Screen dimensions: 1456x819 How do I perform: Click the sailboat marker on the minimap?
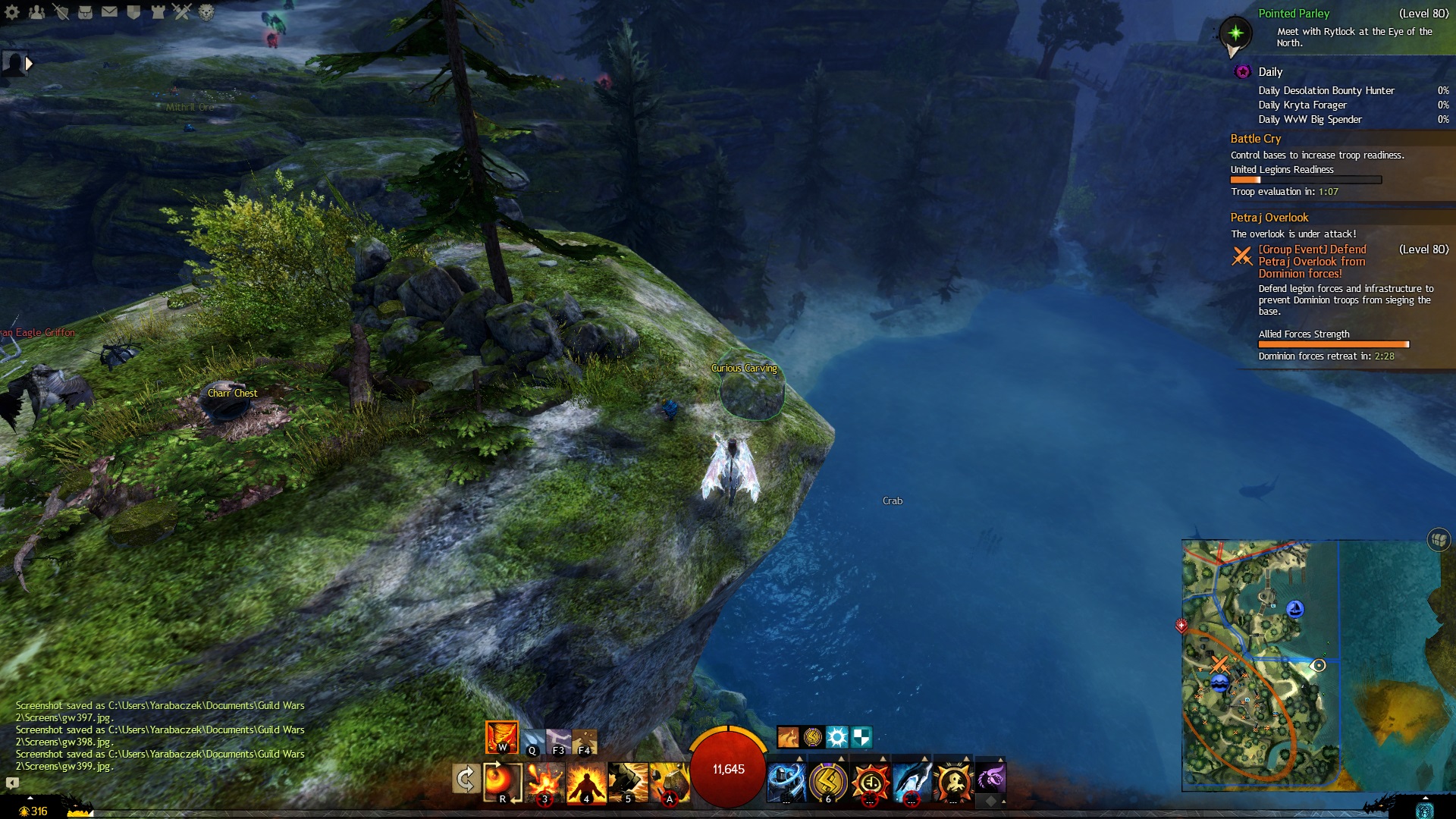1296,609
